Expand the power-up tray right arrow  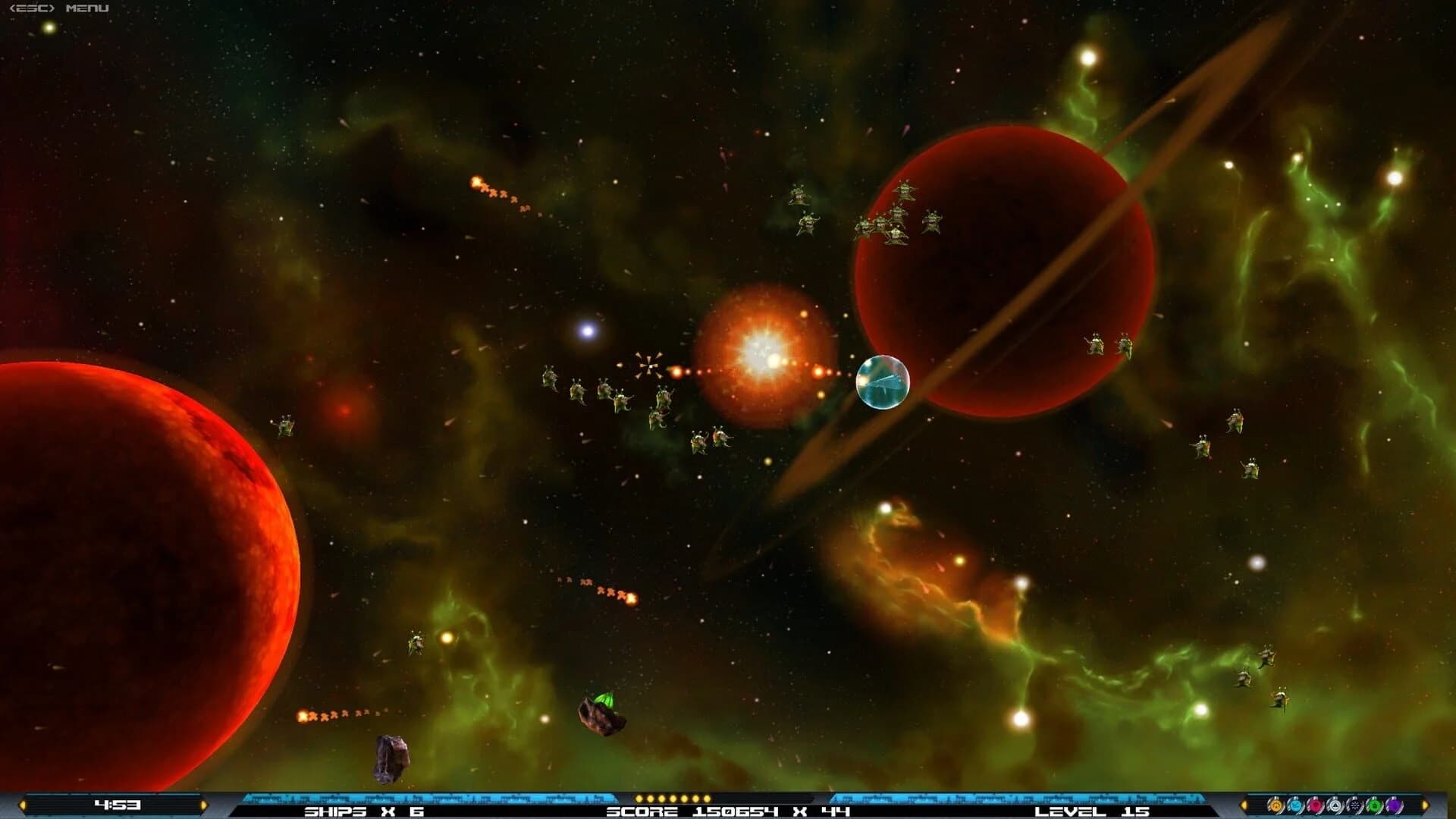(x=1423, y=805)
